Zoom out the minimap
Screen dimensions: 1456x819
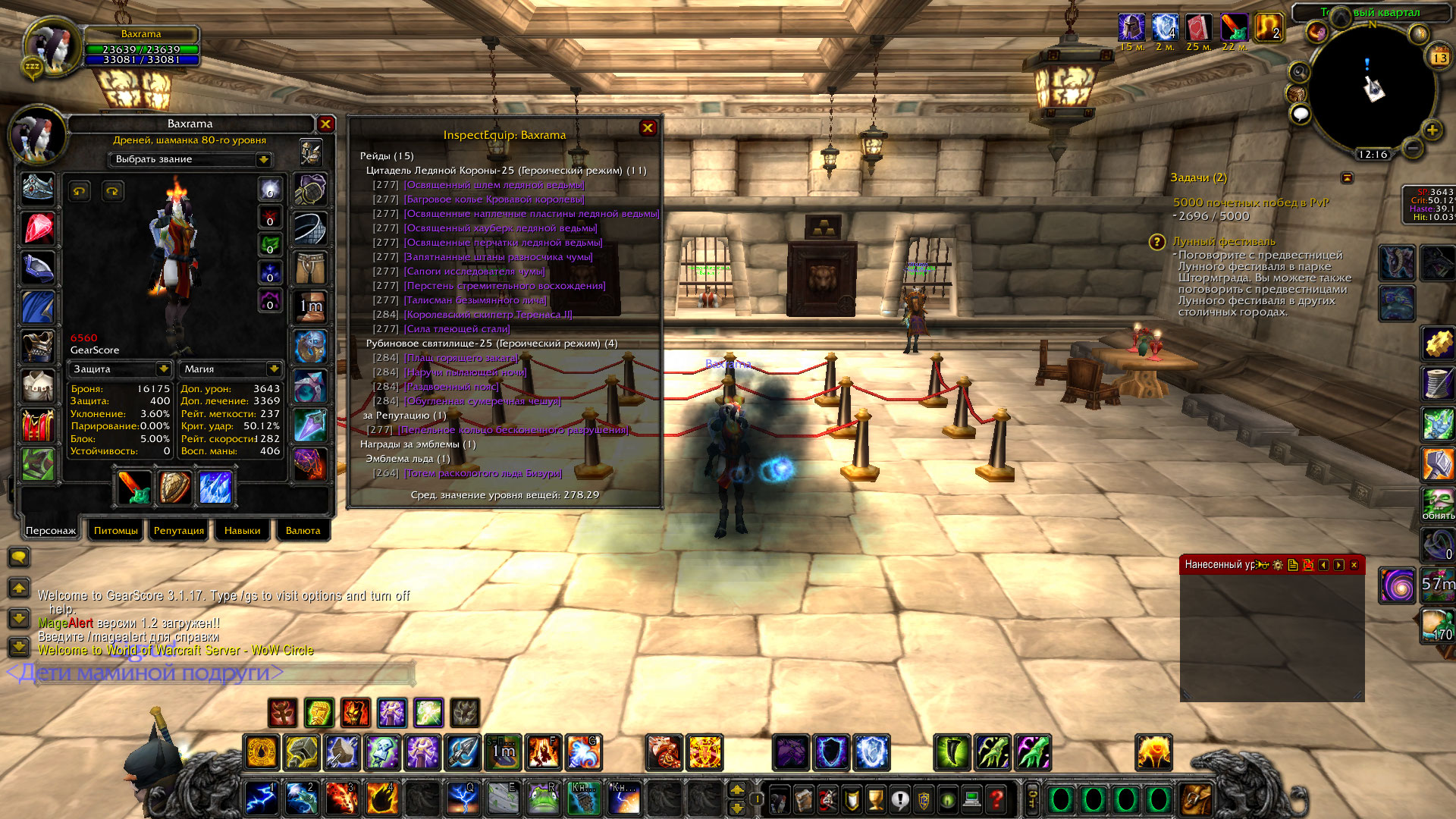(x=1412, y=149)
